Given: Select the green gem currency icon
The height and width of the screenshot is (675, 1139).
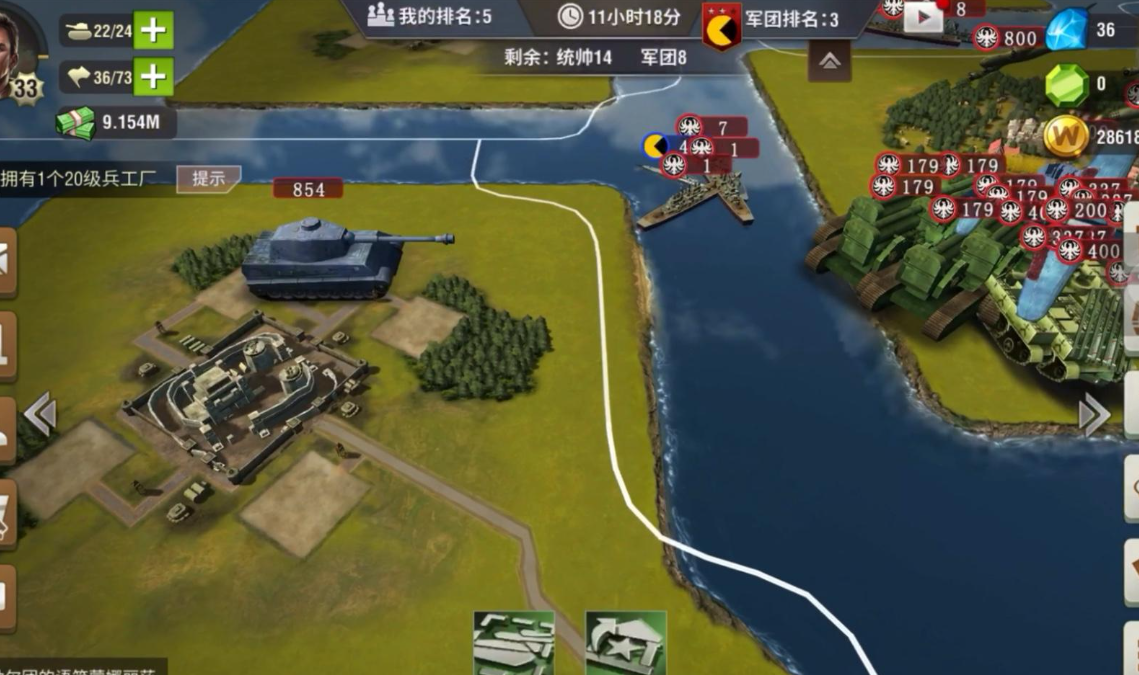Looking at the screenshot, I should point(1067,85).
